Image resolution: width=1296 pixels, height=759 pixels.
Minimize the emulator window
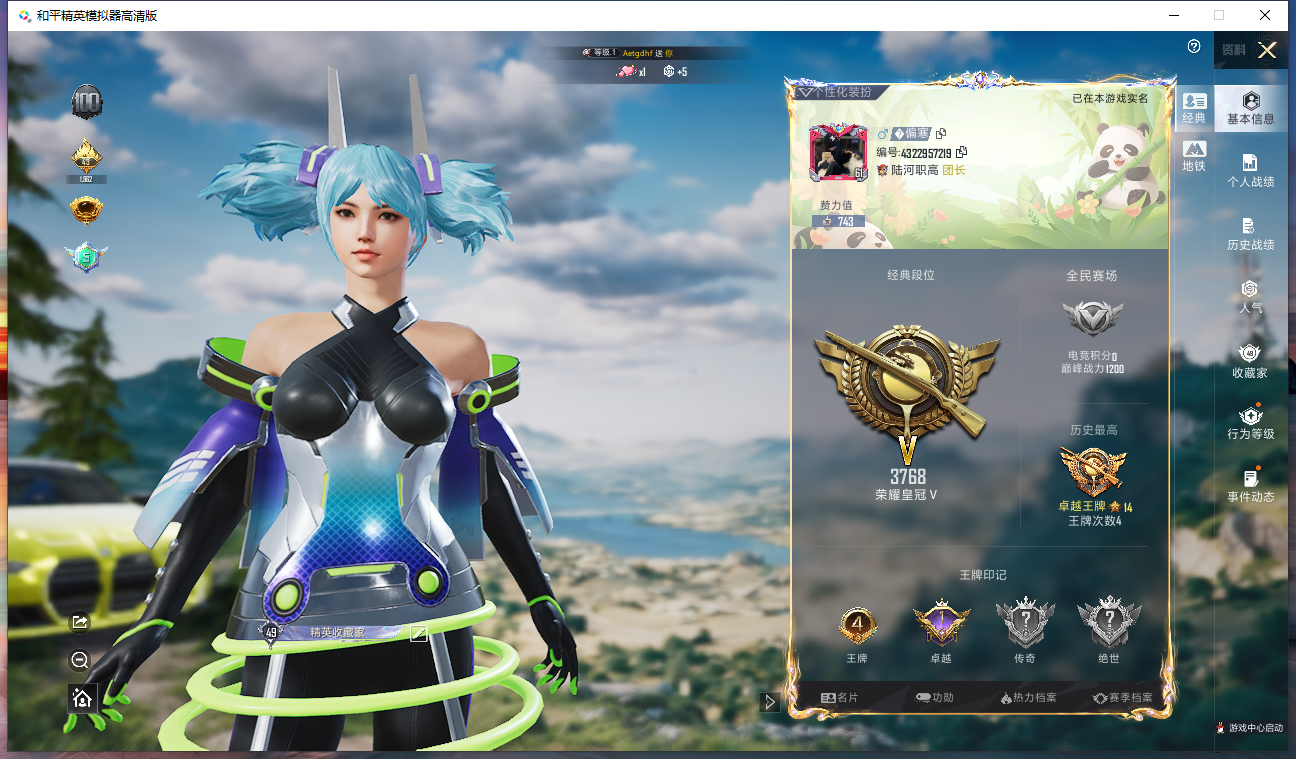pos(1172,15)
